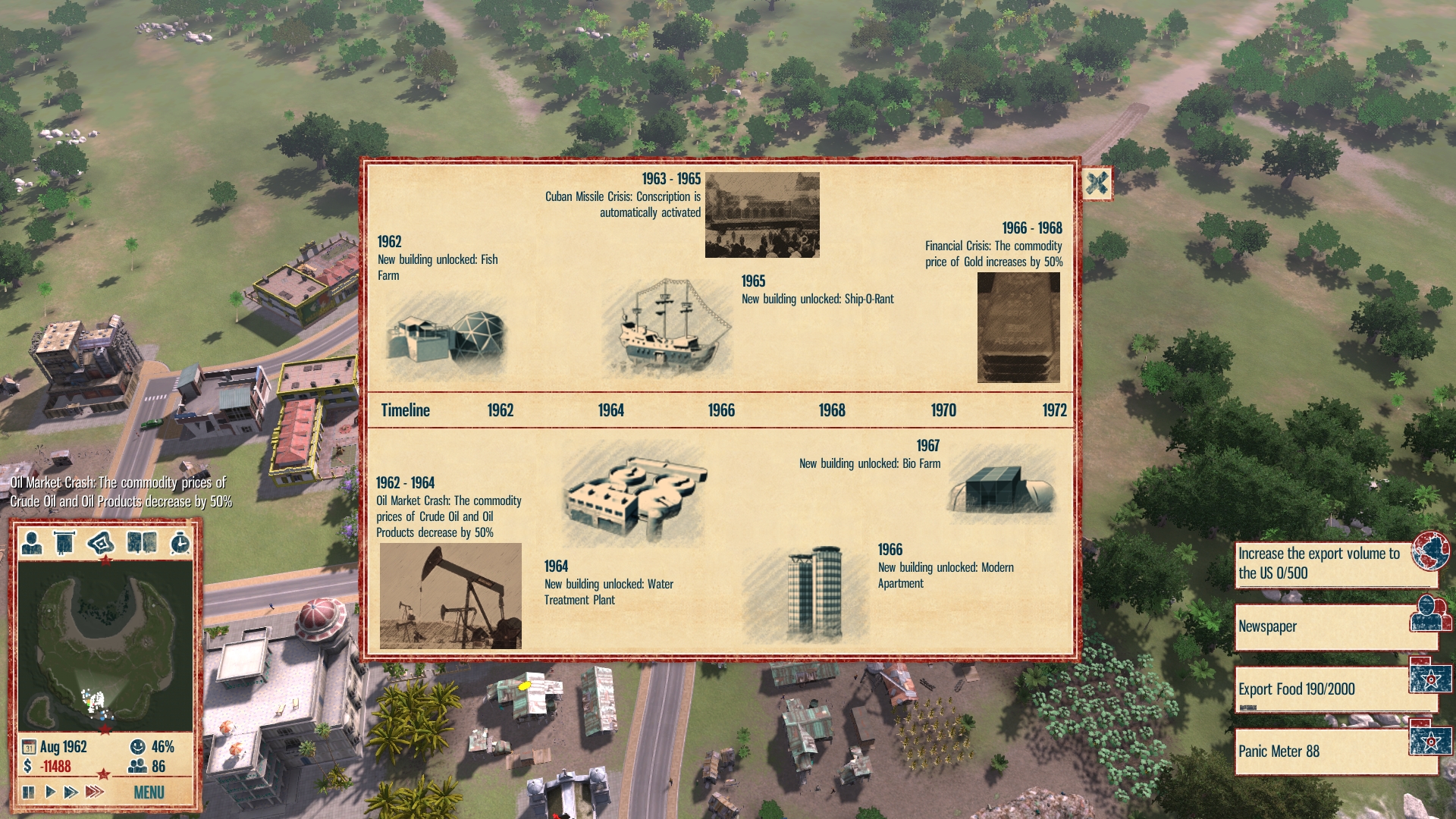Switch to fastest triple-arrow speed
This screenshot has height=819, width=1456.
coord(94,792)
